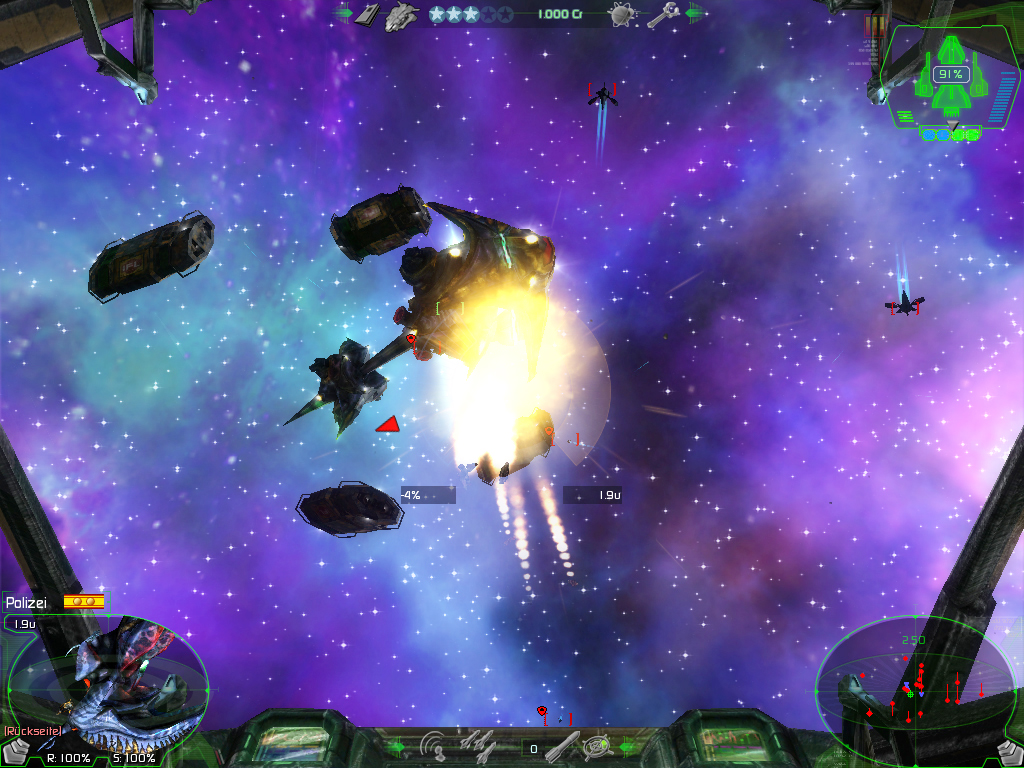Click the chevron button beside the radar
The width and height of the screenshot is (1024, 768).
[1009, 752]
